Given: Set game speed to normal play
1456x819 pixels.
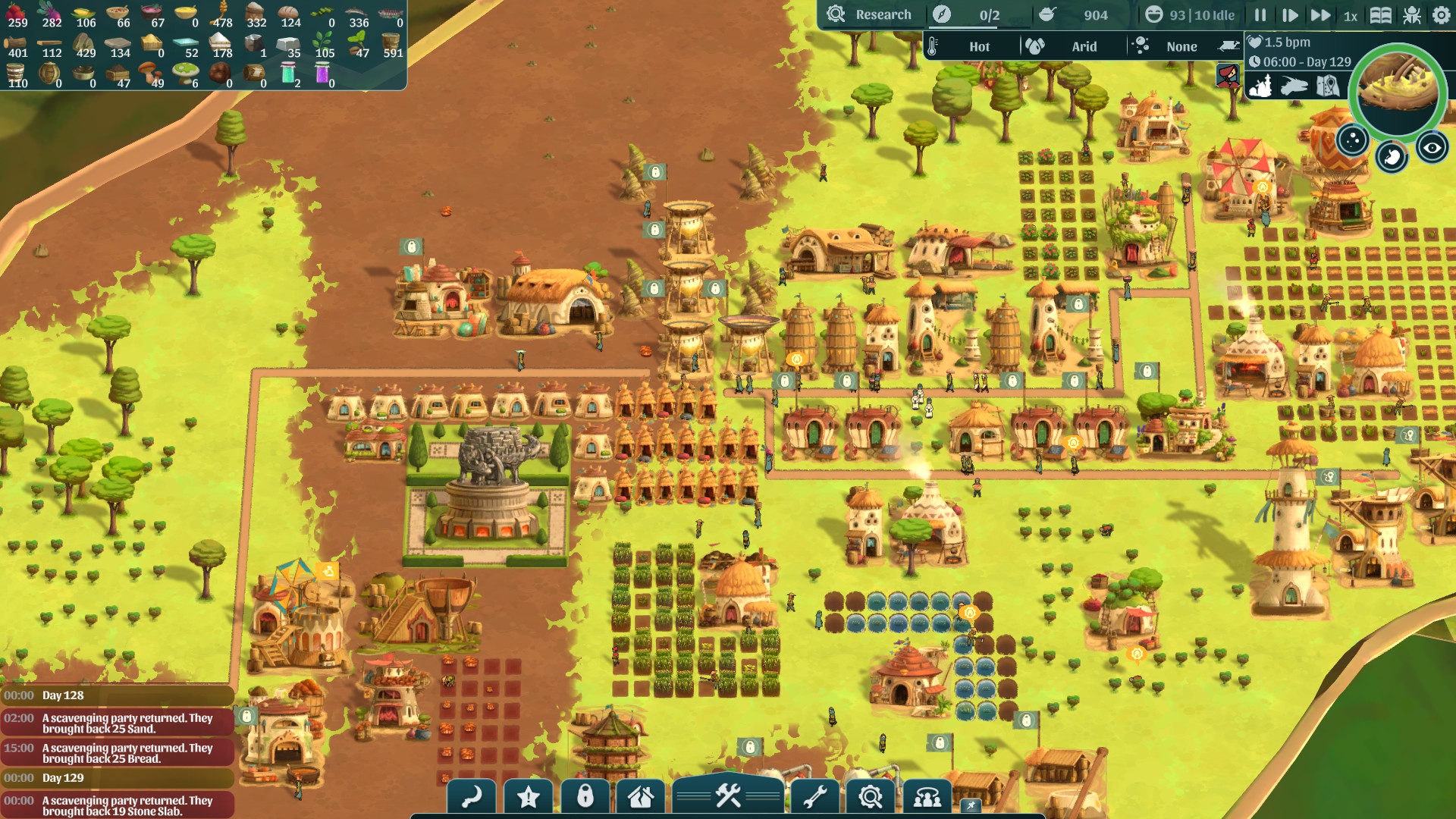Looking at the screenshot, I should [x=1289, y=15].
